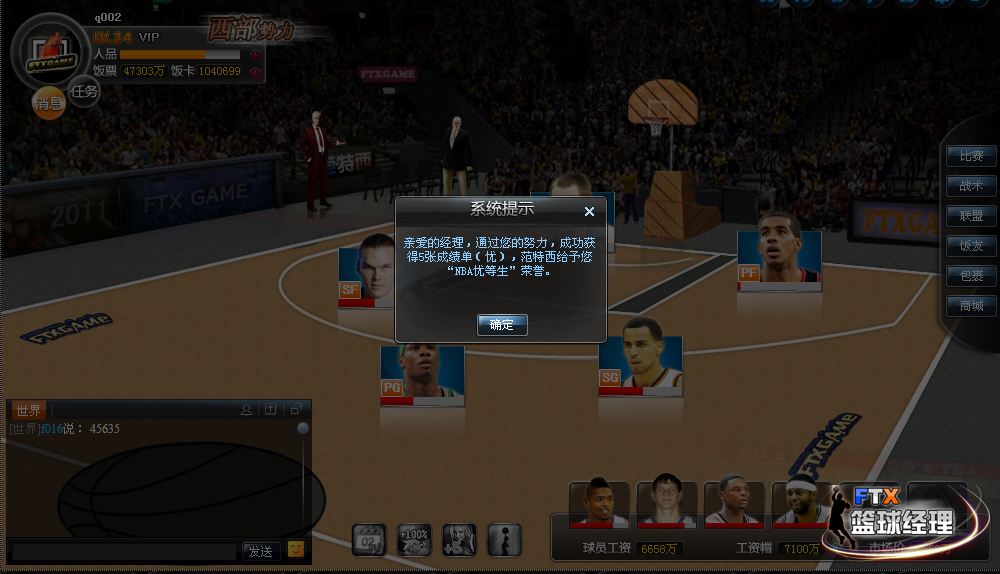Switch to the 世界 chat tab

coord(29,410)
